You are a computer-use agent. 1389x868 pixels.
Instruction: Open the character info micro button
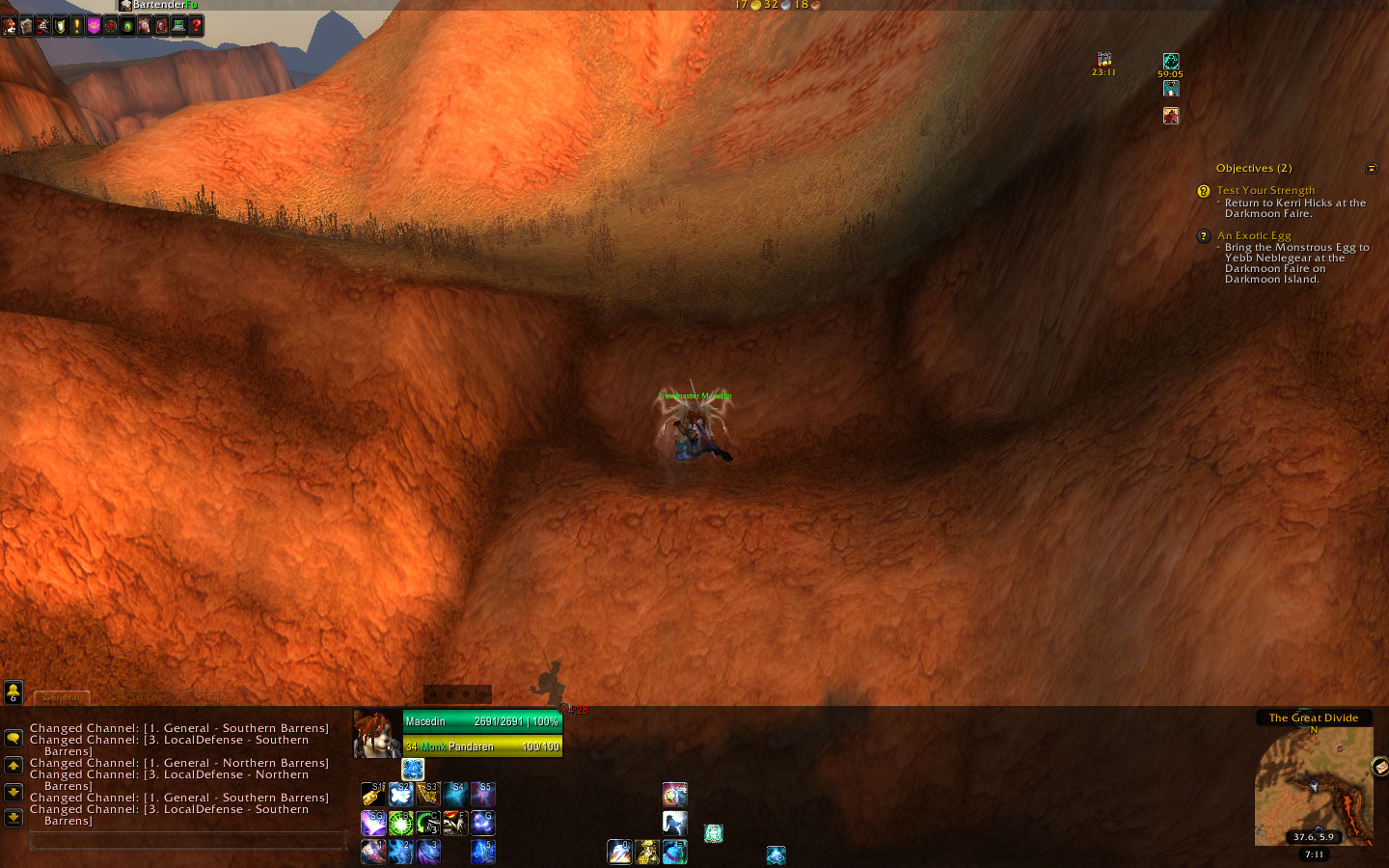coord(10,26)
